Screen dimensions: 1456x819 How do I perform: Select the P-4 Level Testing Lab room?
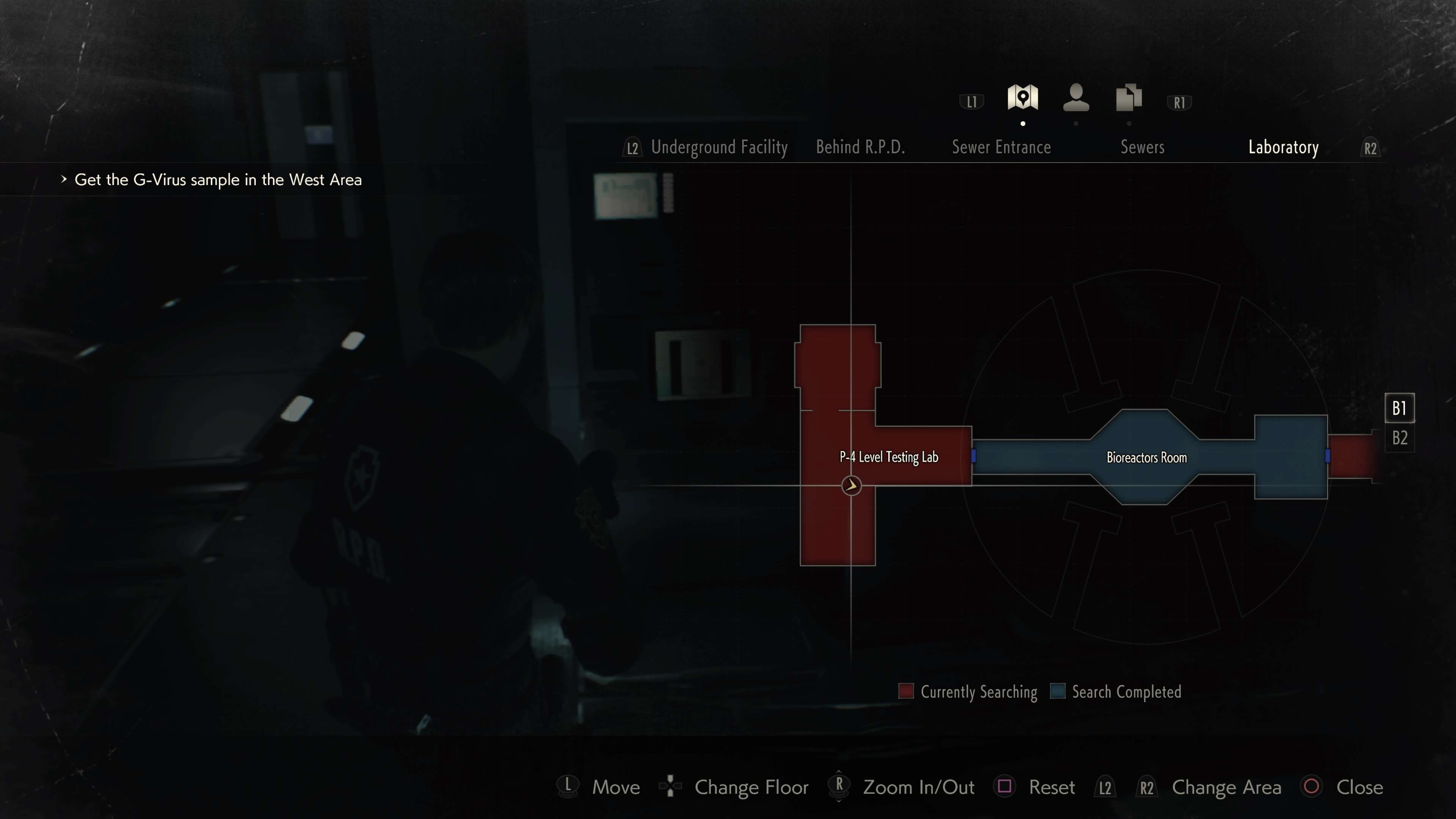888,457
